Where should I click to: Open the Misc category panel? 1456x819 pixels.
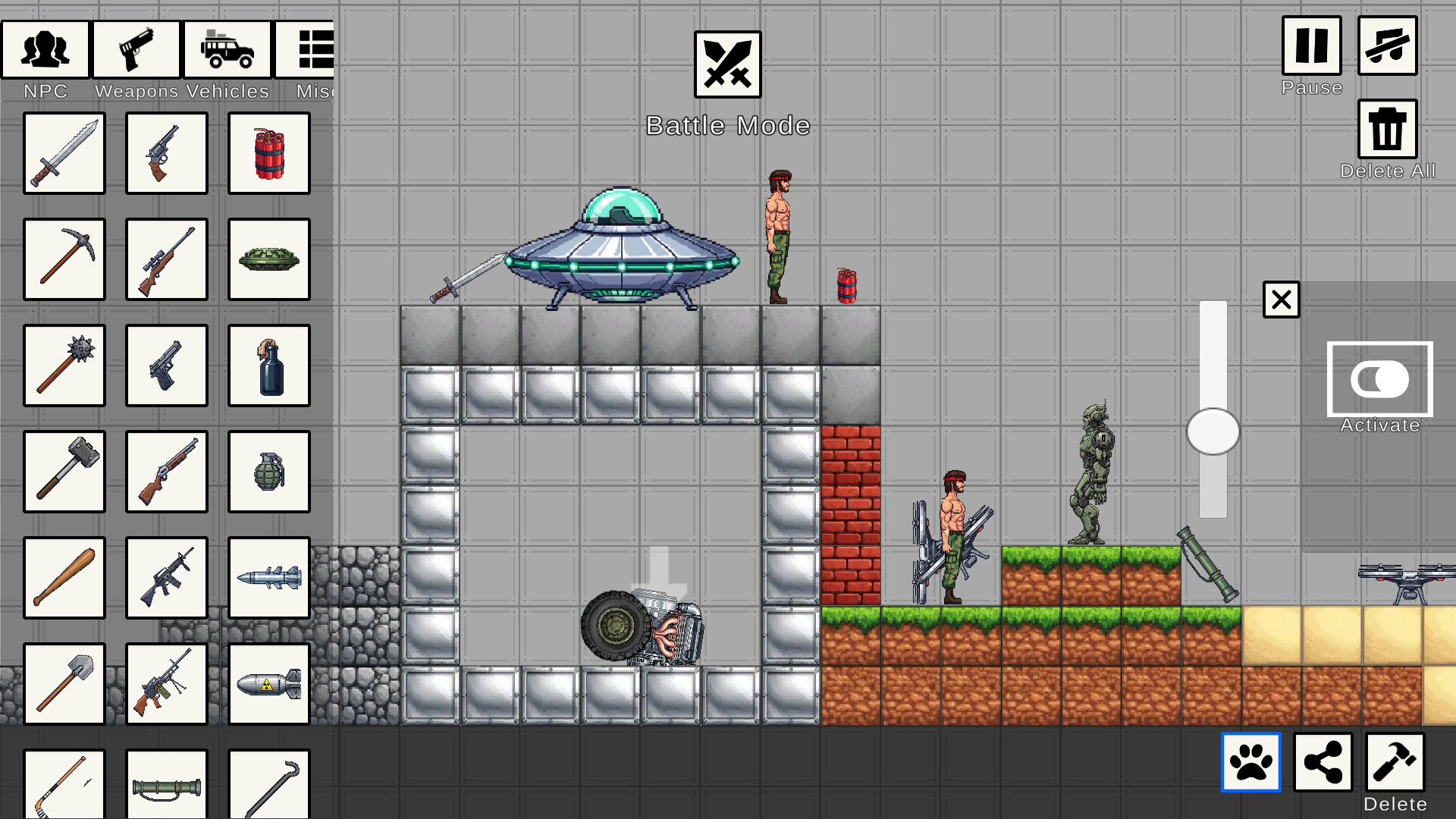pyautogui.click(x=313, y=49)
